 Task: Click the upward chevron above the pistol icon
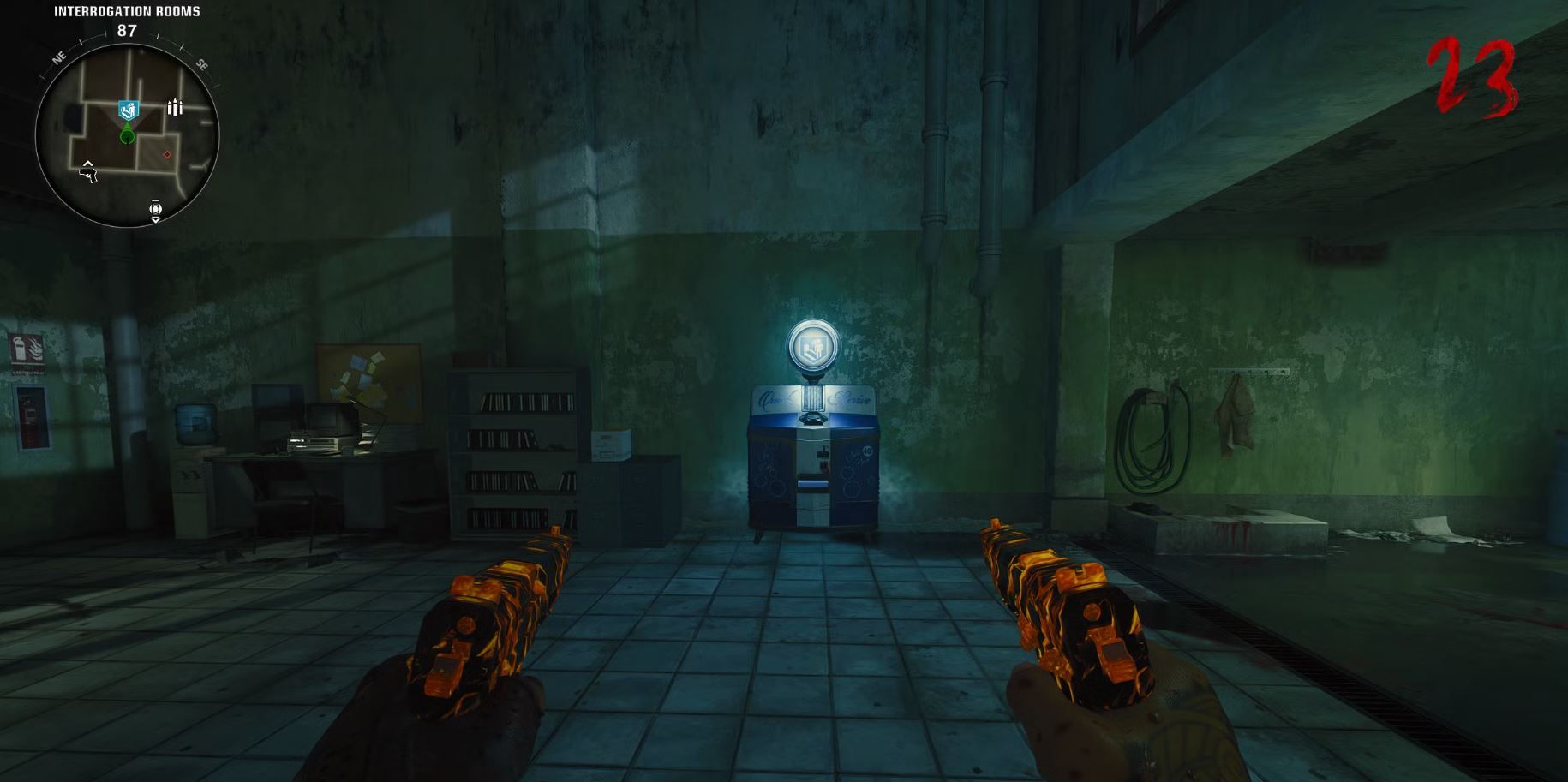click(88, 164)
